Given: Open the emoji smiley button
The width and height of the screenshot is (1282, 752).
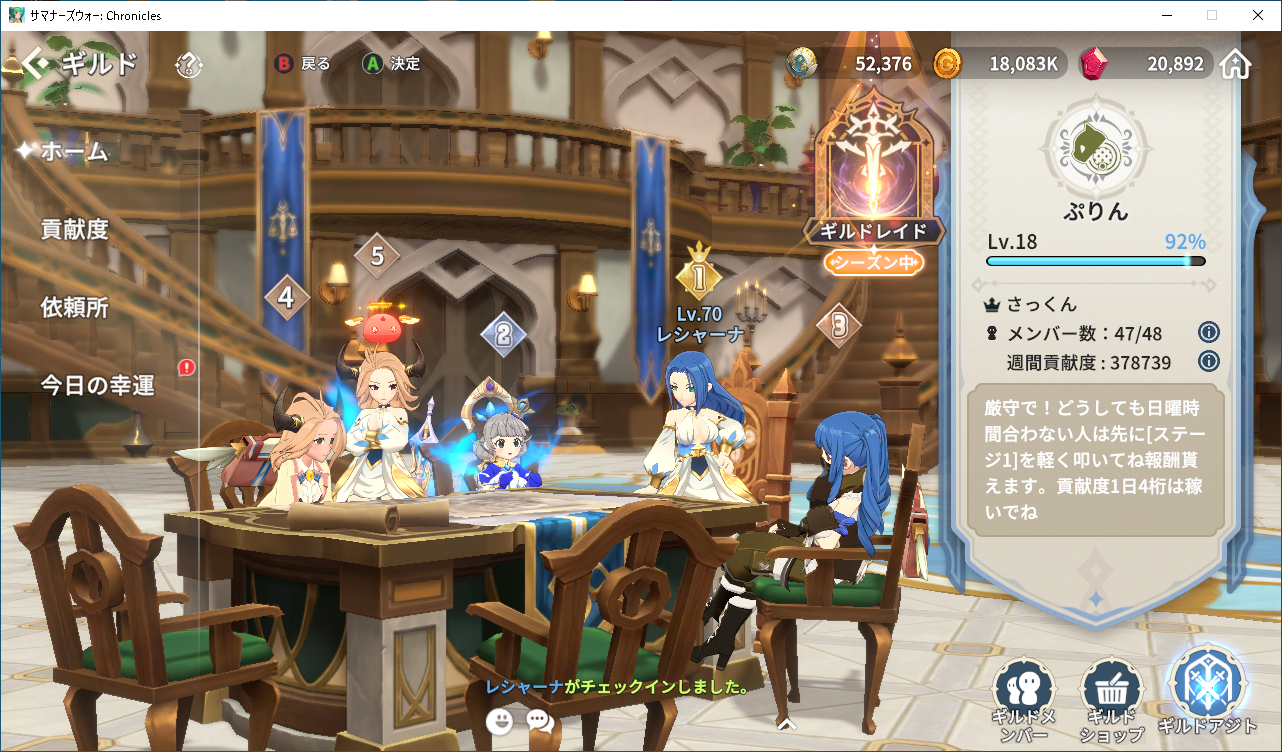Looking at the screenshot, I should coord(499,720).
